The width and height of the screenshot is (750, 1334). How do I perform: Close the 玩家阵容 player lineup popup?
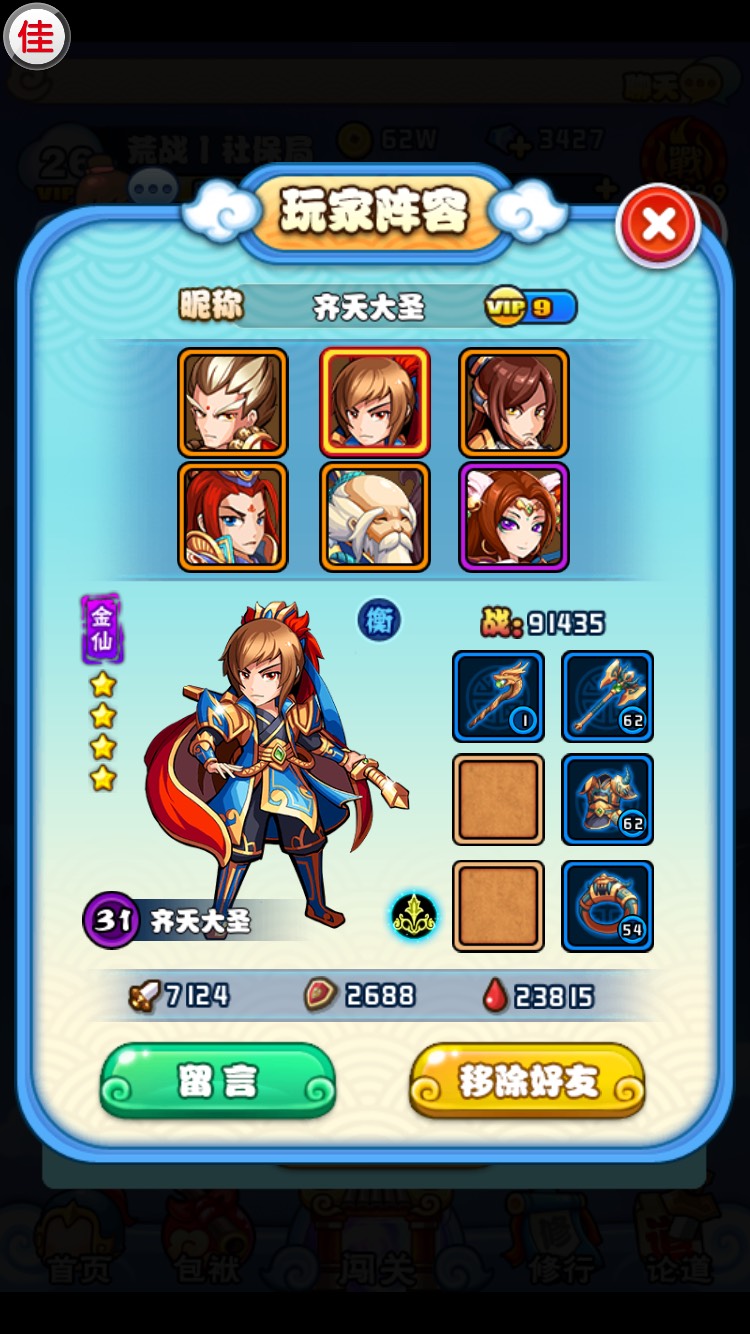click(x=658, y=225)
